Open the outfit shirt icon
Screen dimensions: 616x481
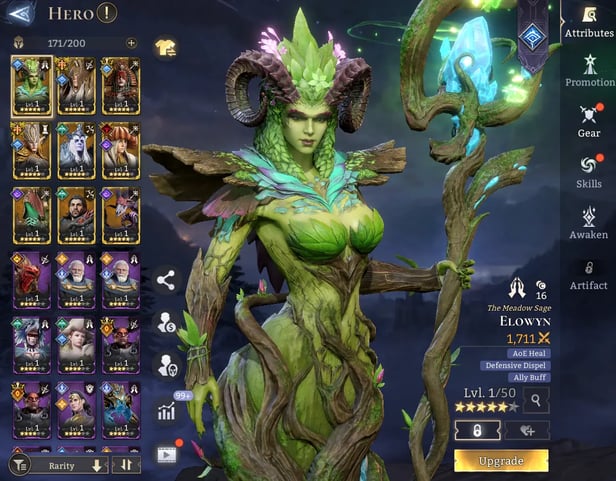tap(165, 47)
